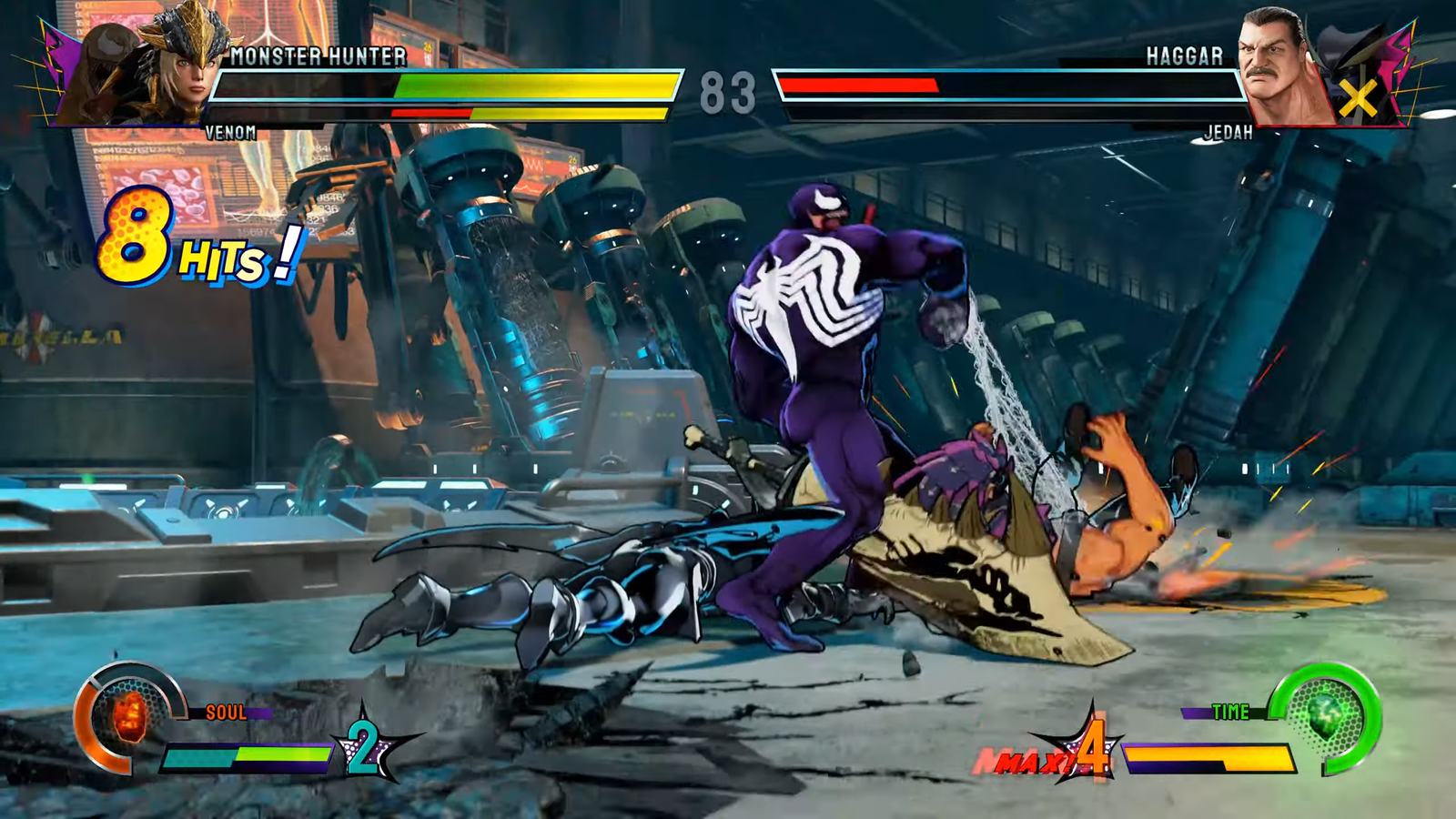Viewport: 1456px width, 819px height.
Task: Click Haggar's red health bar
Action: click(855, 84)
